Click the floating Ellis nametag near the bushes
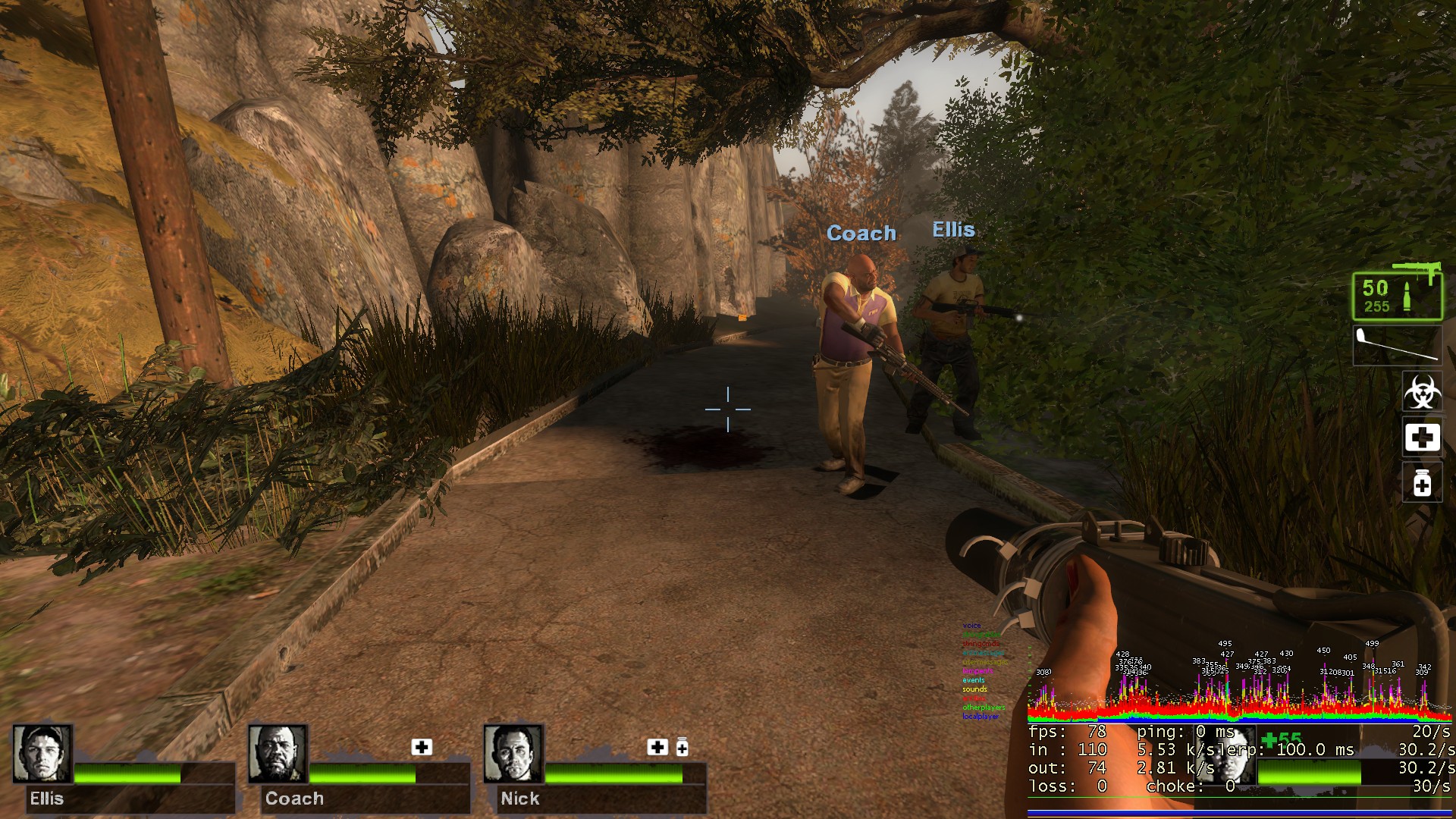 click(x=954, y=229)
